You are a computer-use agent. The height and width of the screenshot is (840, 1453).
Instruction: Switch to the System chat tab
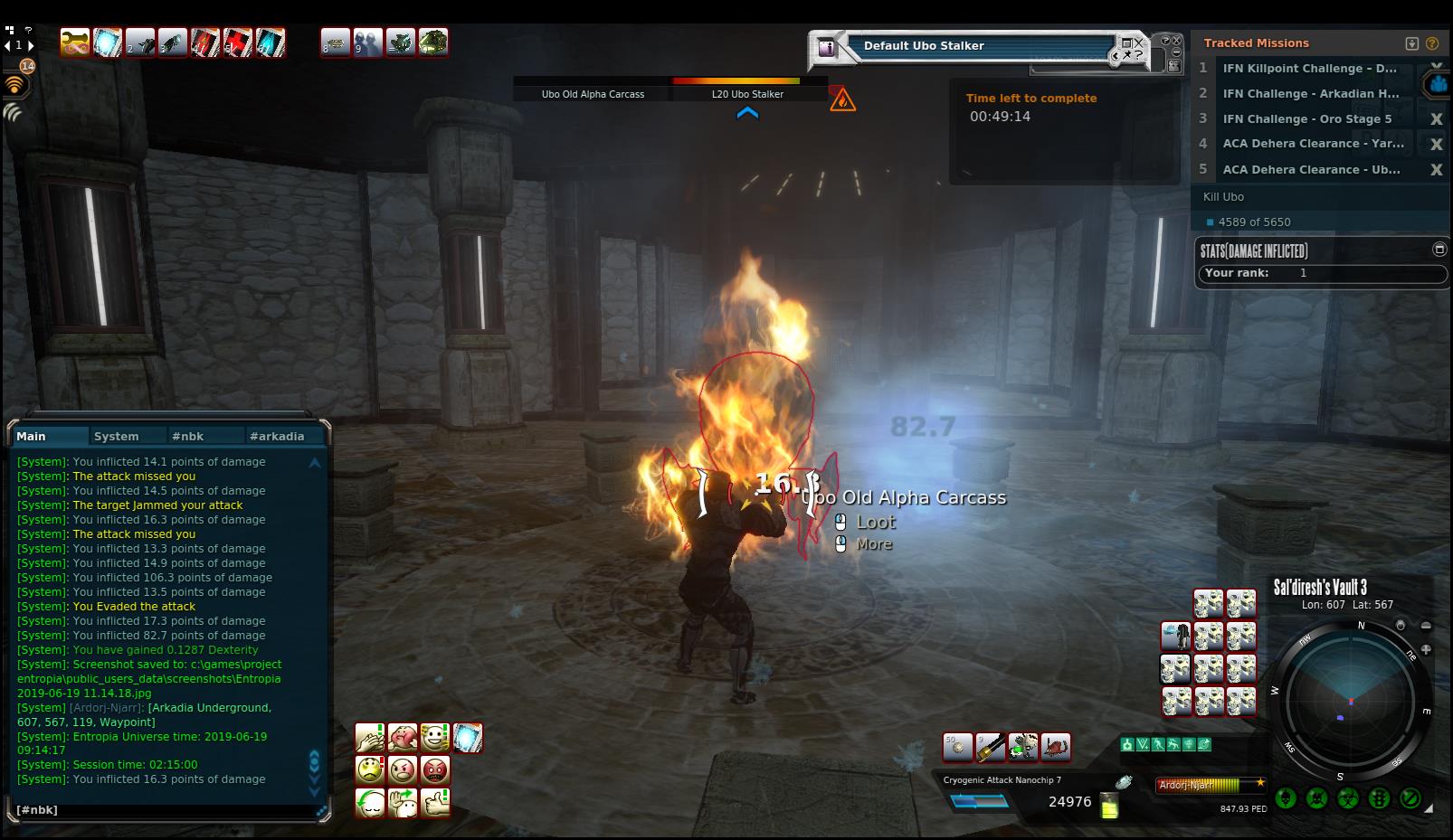tap(117, 436)
